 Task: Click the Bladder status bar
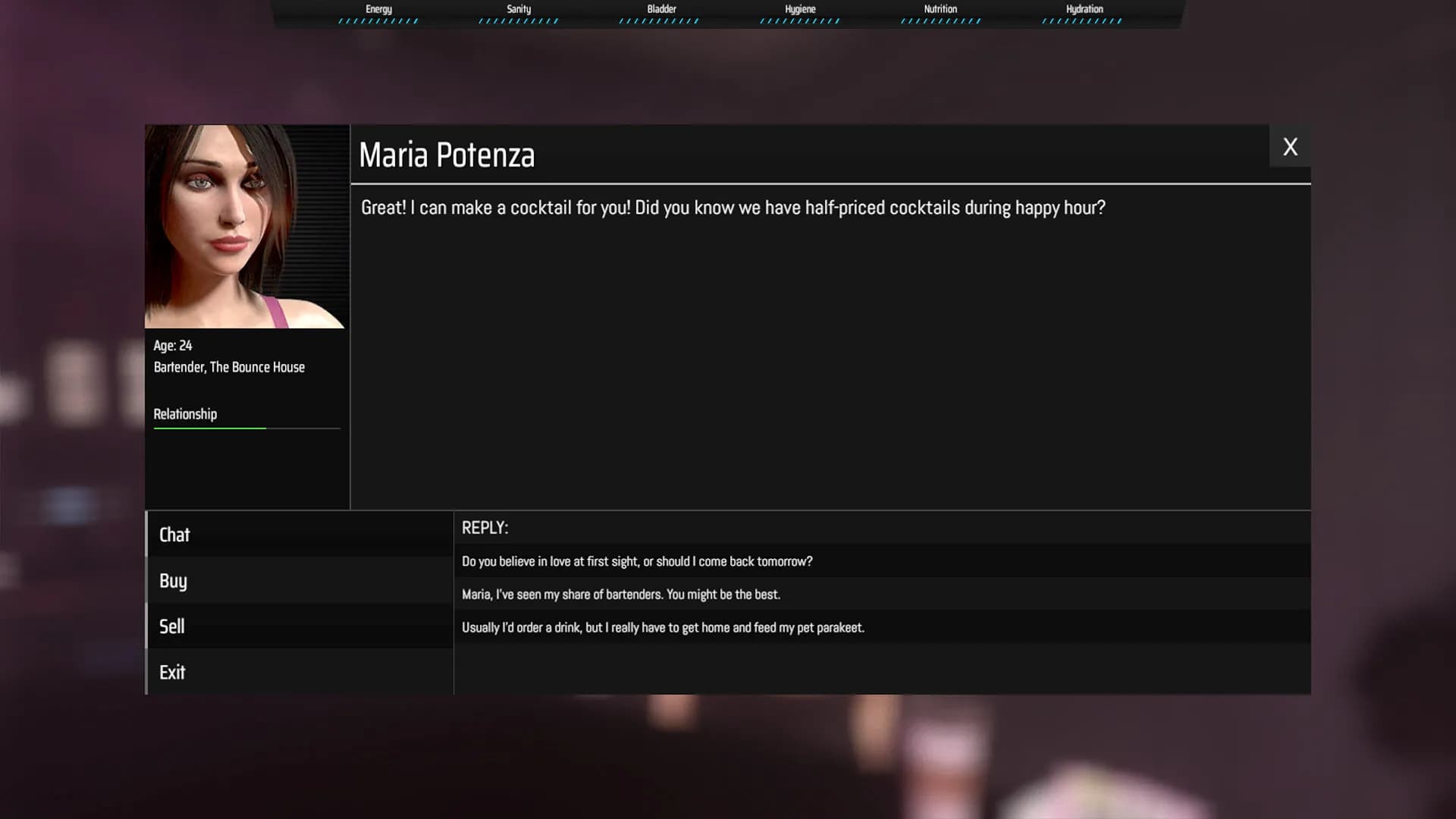(658, 20)
